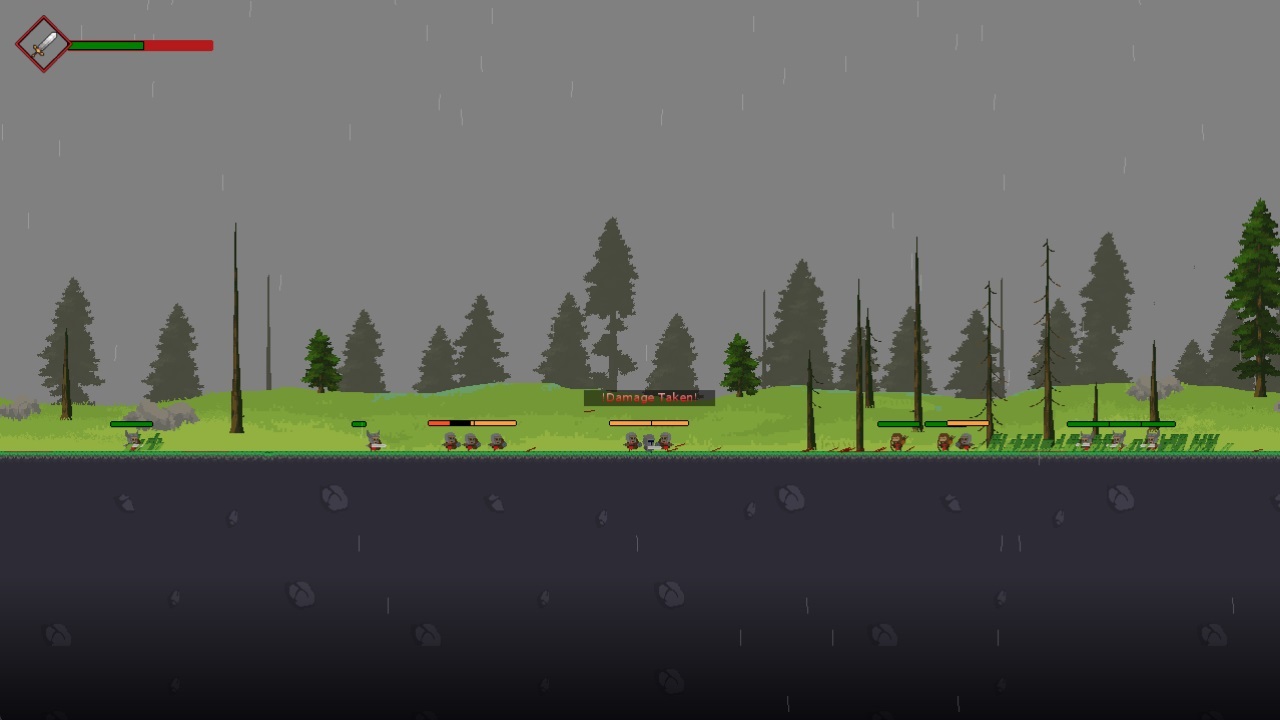Click the red-robed warrior below the bare trunks
1280x720 pixels.
[x=897, y=442]
